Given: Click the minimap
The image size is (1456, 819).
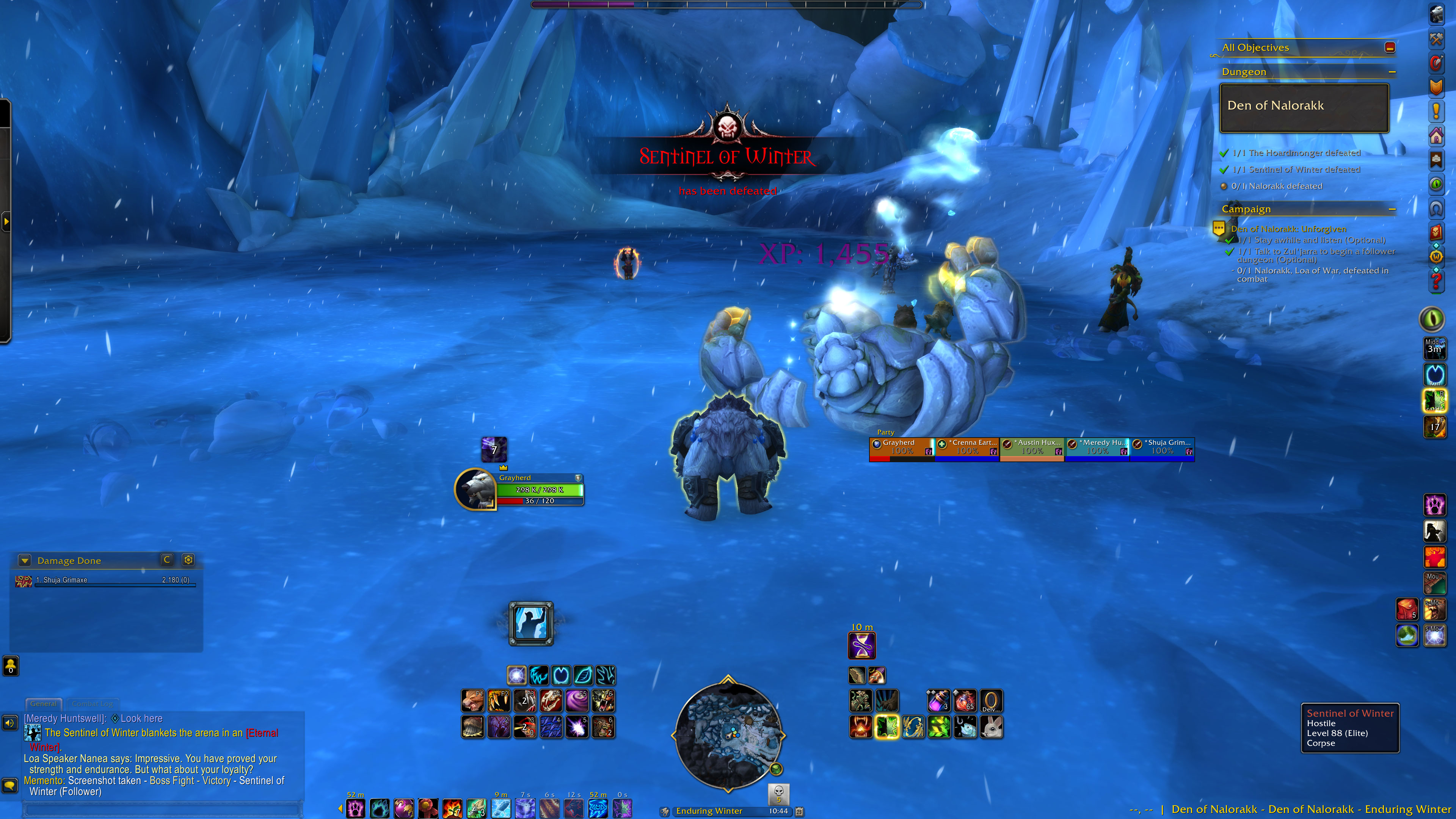Looking at the screenshot, I should [728, 734].
